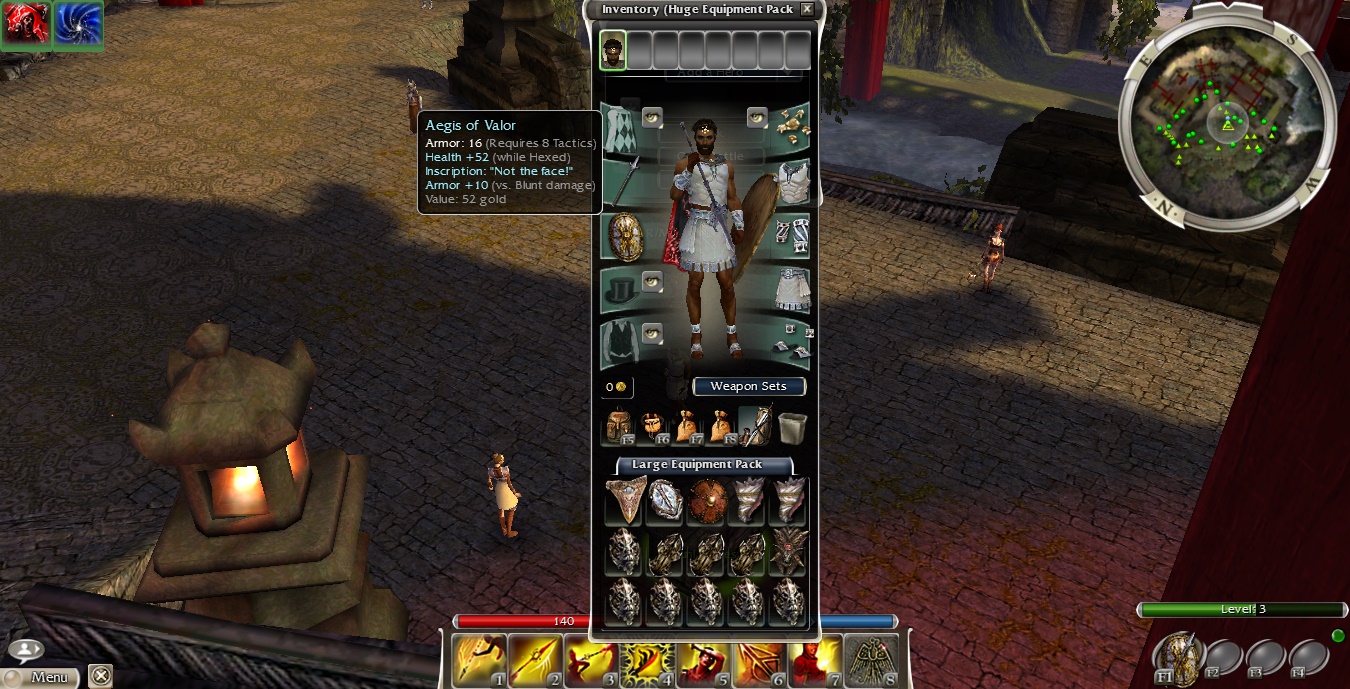This screenshot has height=689, width=1350.
Task: Select the round wooden shield in the pack
Action: click(707, 500)
